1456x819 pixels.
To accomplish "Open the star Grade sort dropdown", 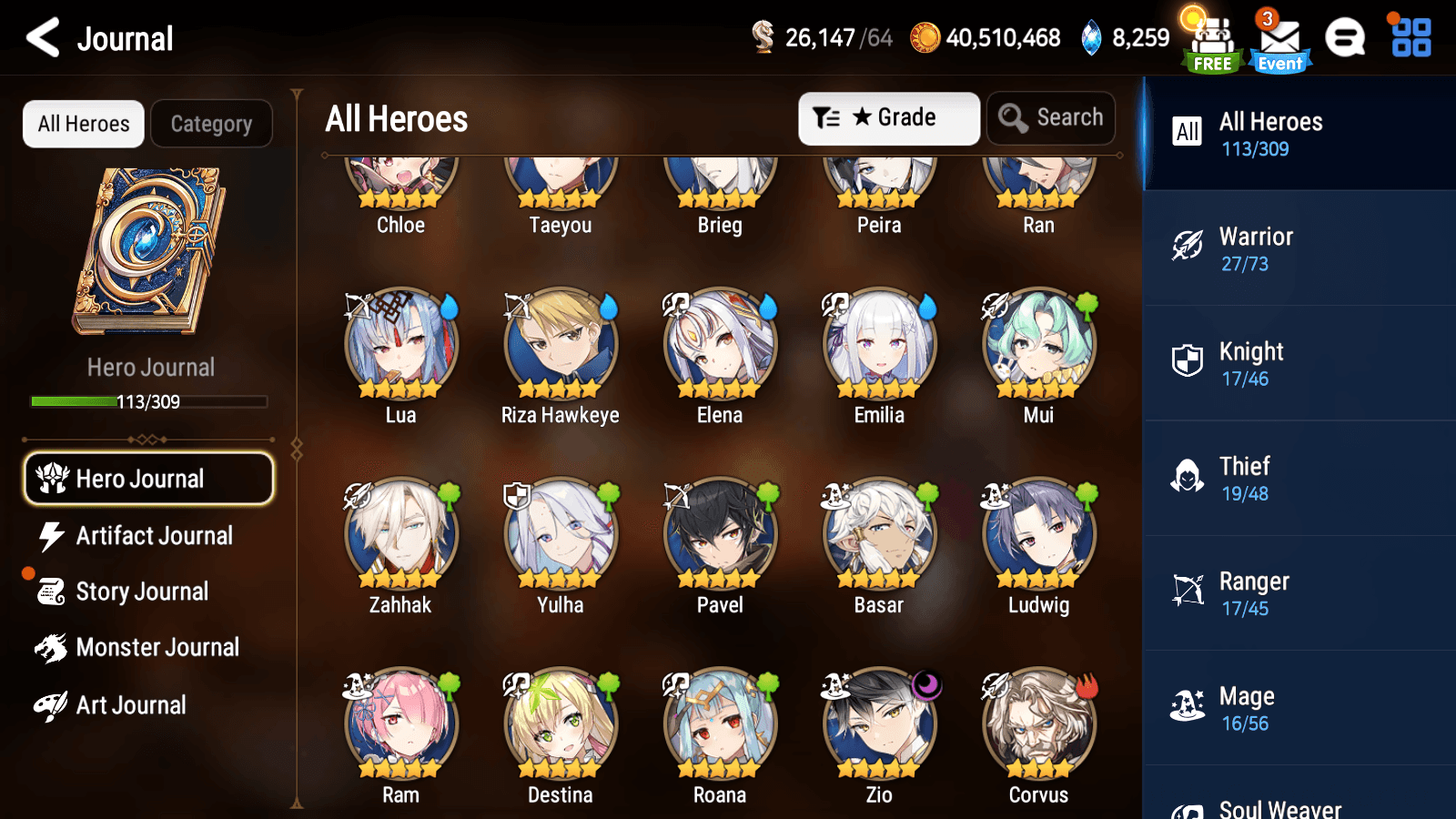I will (889, 117).
